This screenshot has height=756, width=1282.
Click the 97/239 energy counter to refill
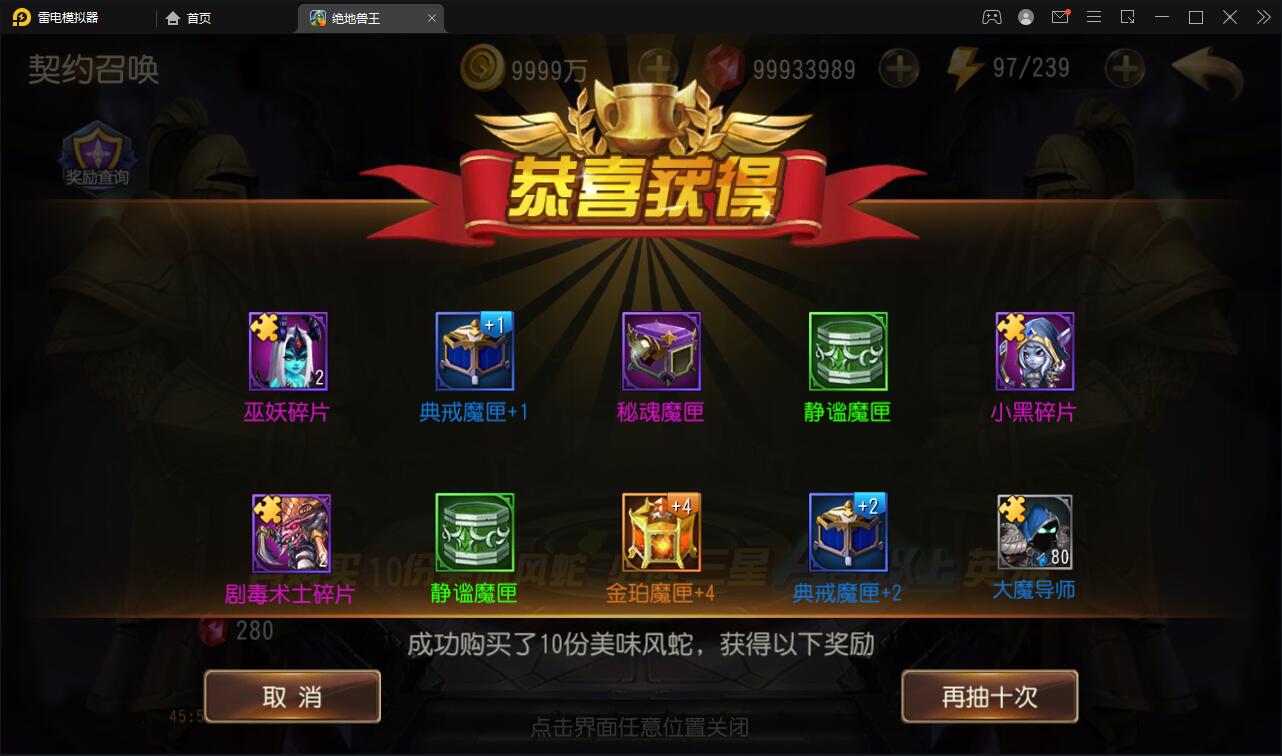pyautogui.click(x=1033, y=68)
